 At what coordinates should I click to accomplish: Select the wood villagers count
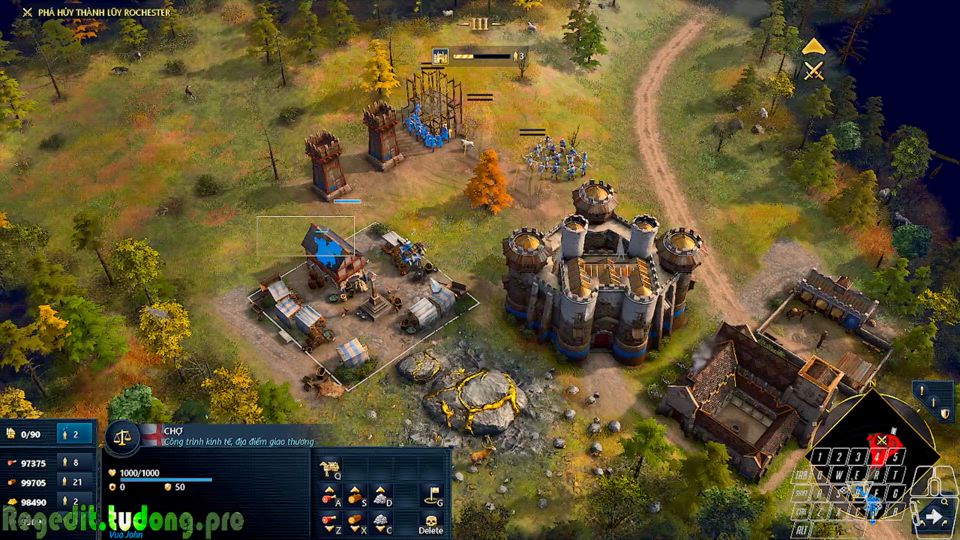click(x=72, y=482)
